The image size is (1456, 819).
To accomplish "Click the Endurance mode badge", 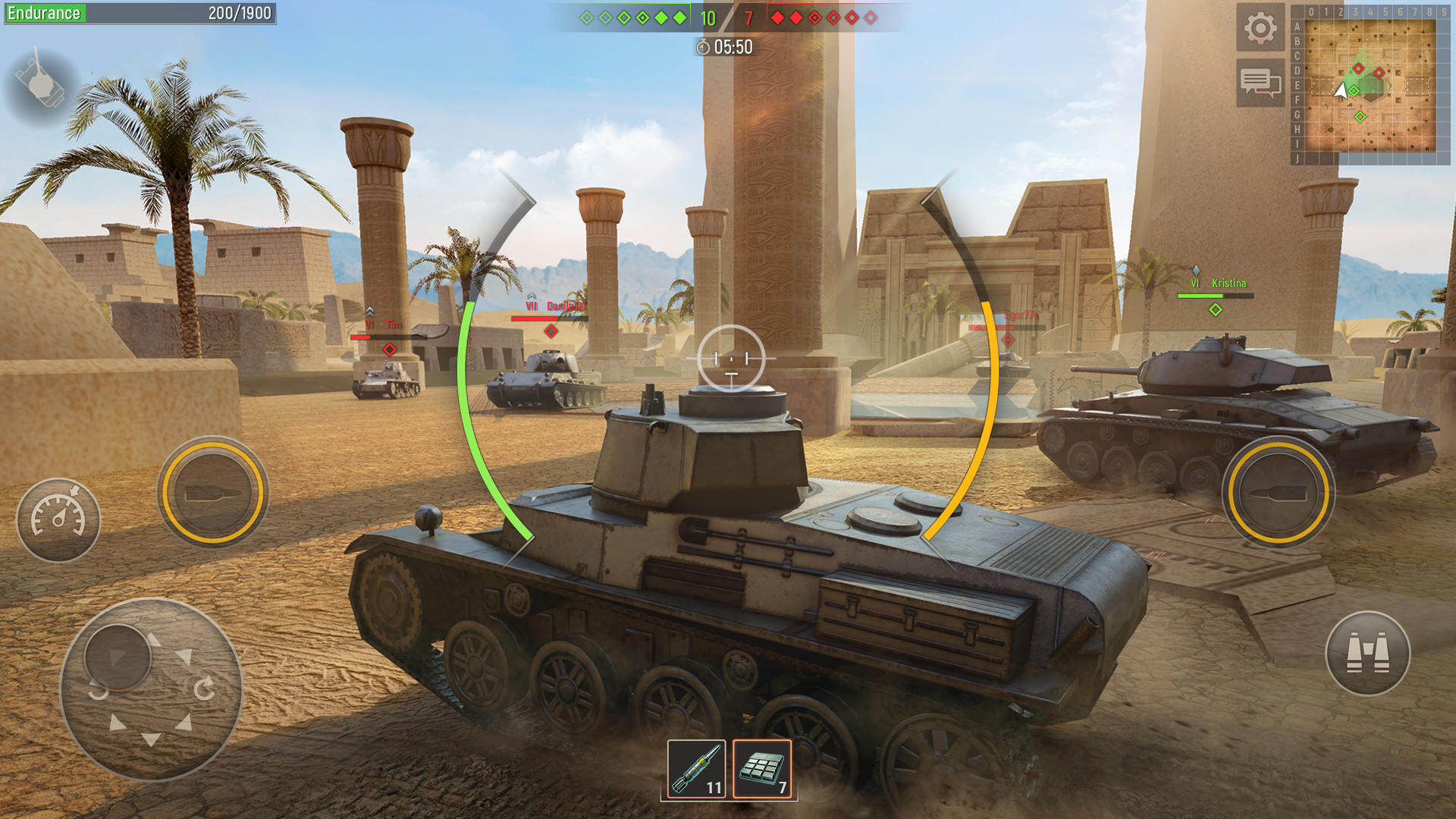I will [x=45, y=13].
